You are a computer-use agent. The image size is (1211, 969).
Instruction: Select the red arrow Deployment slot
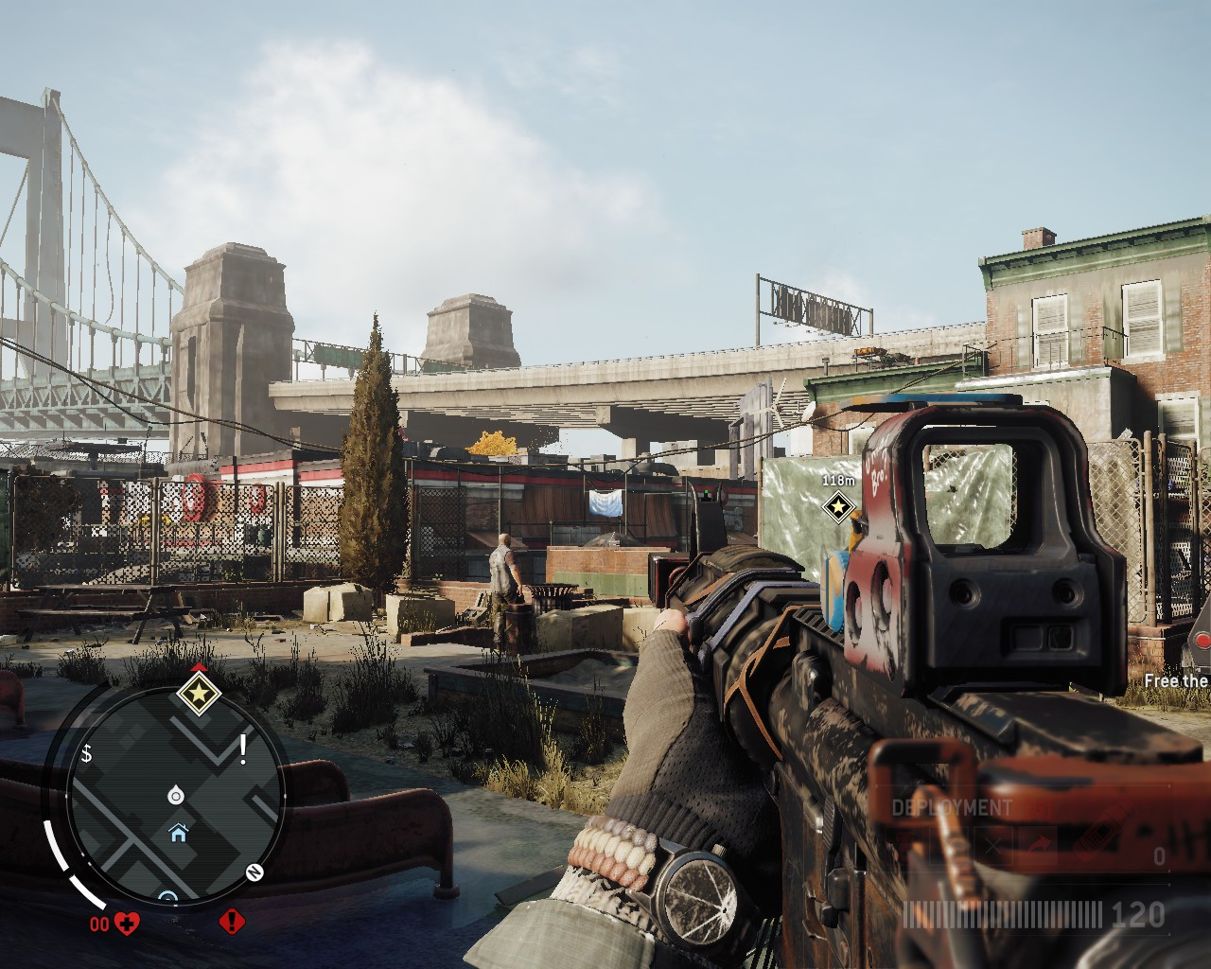pyautogui.click(x=1039, y=844)
